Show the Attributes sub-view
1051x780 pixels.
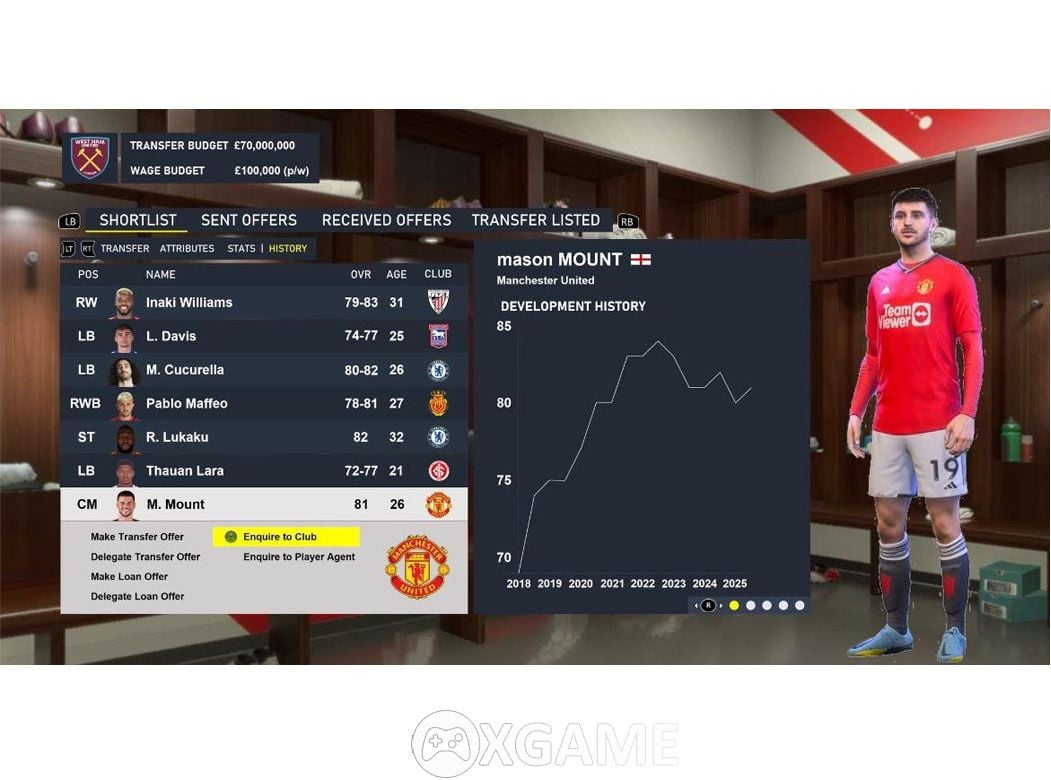(187, 248)
